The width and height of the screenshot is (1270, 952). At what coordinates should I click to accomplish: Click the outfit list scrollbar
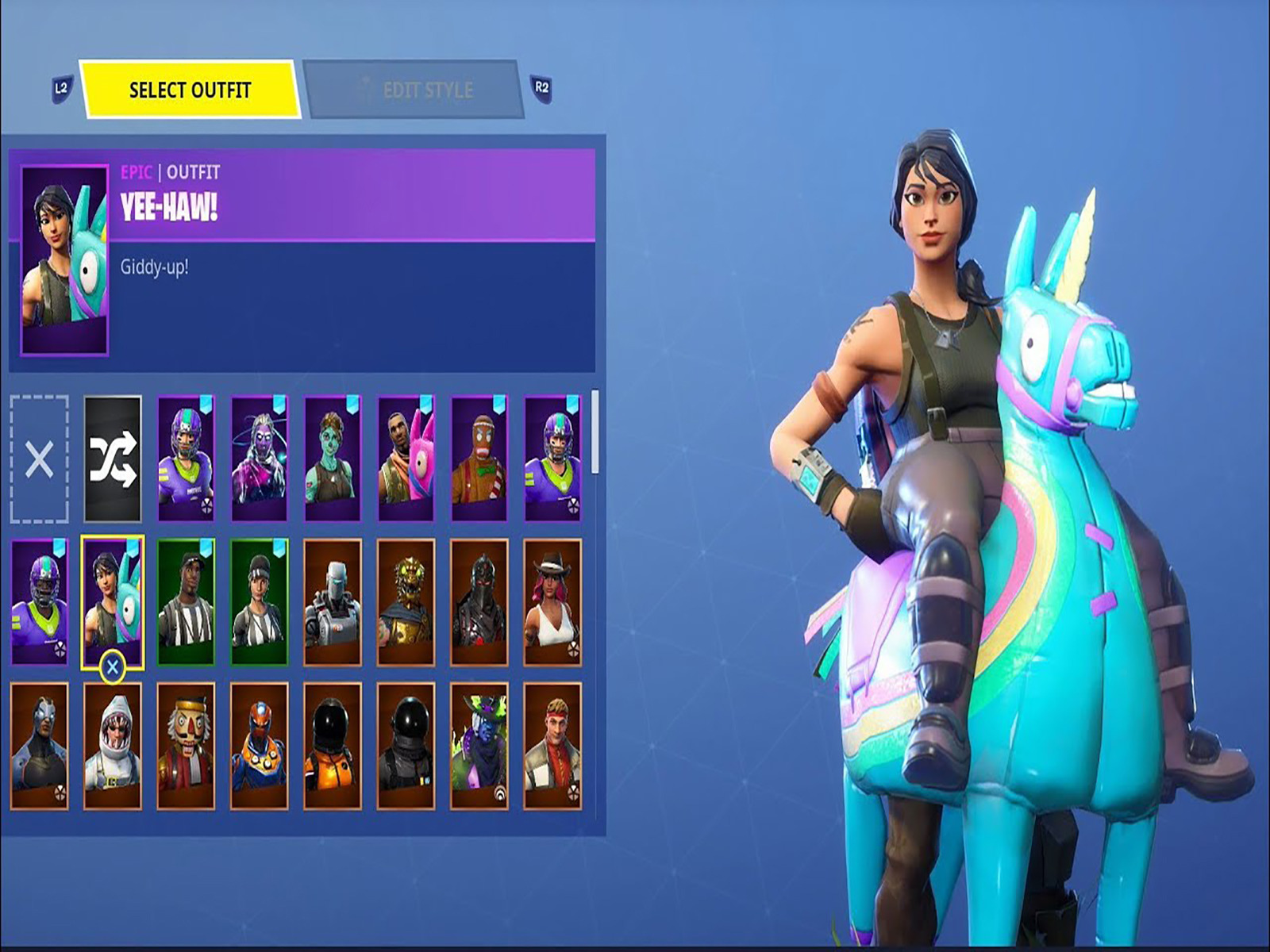595,432
